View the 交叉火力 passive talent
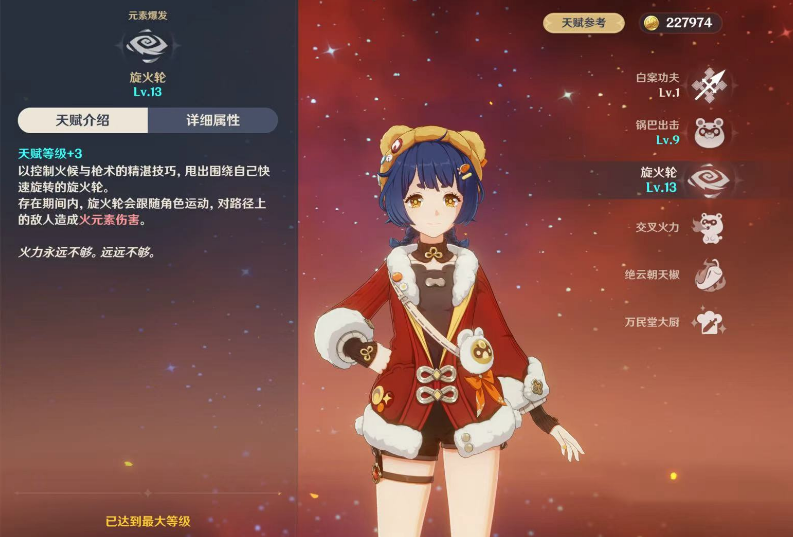Viewport: 793px width, 537px height. [708, 227]
